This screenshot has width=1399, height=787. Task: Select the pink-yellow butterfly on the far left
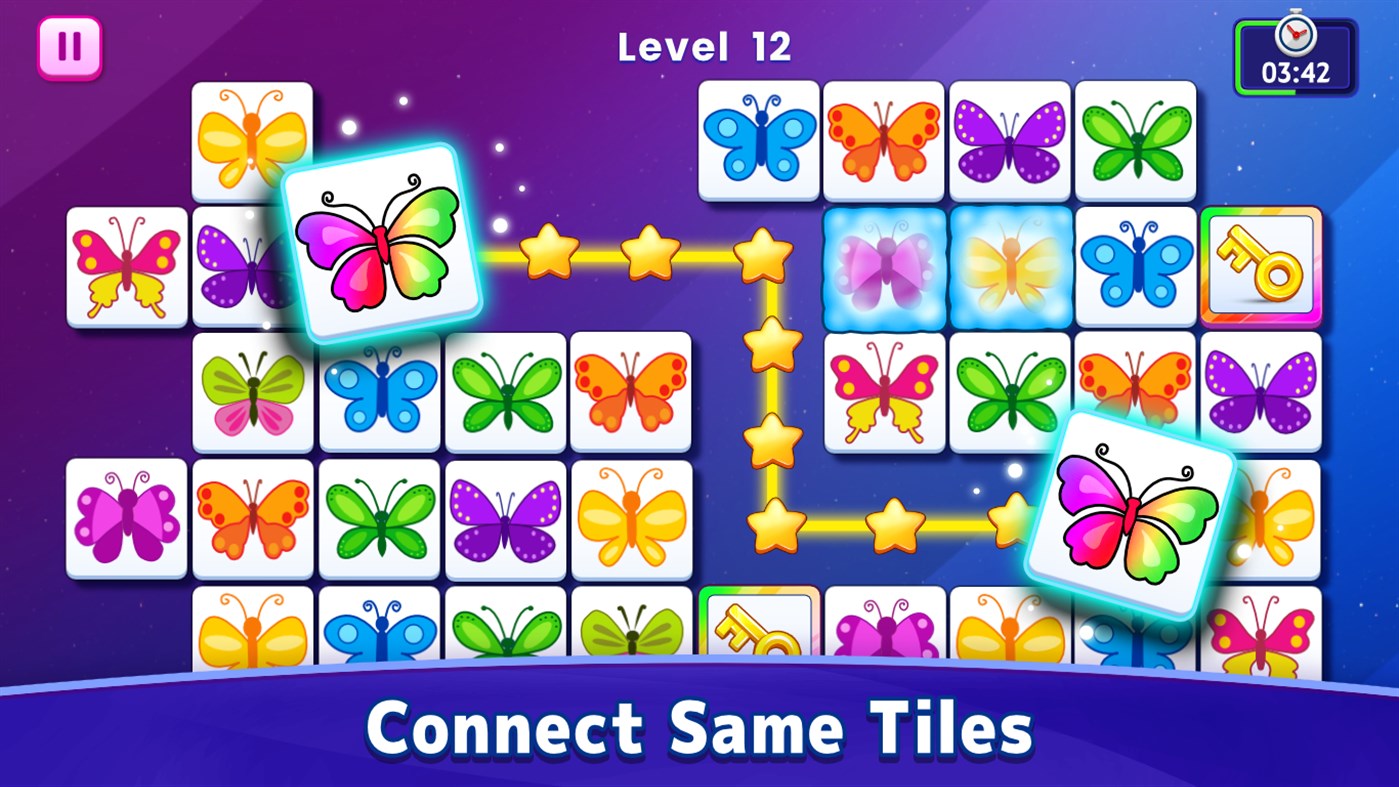click(126, 265)
